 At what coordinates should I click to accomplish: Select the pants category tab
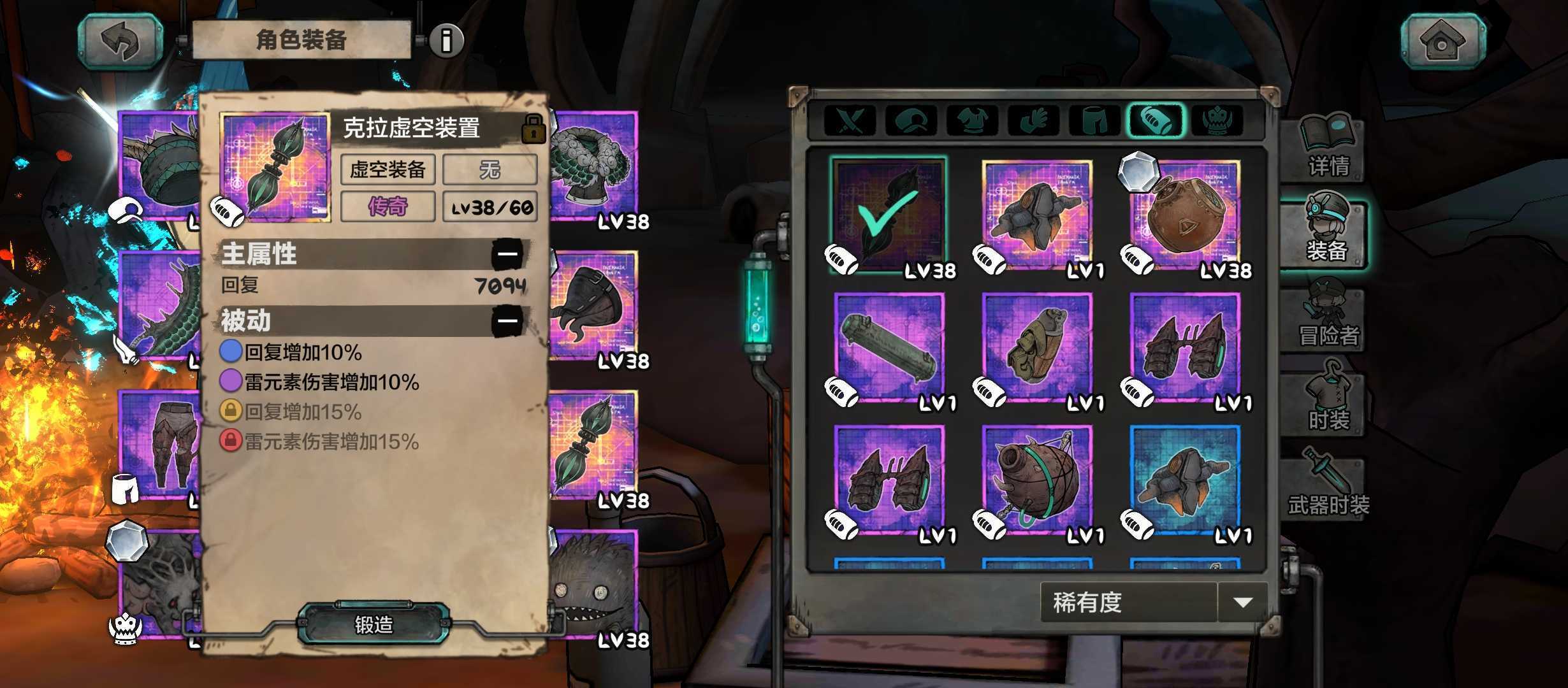(1094, 120)
